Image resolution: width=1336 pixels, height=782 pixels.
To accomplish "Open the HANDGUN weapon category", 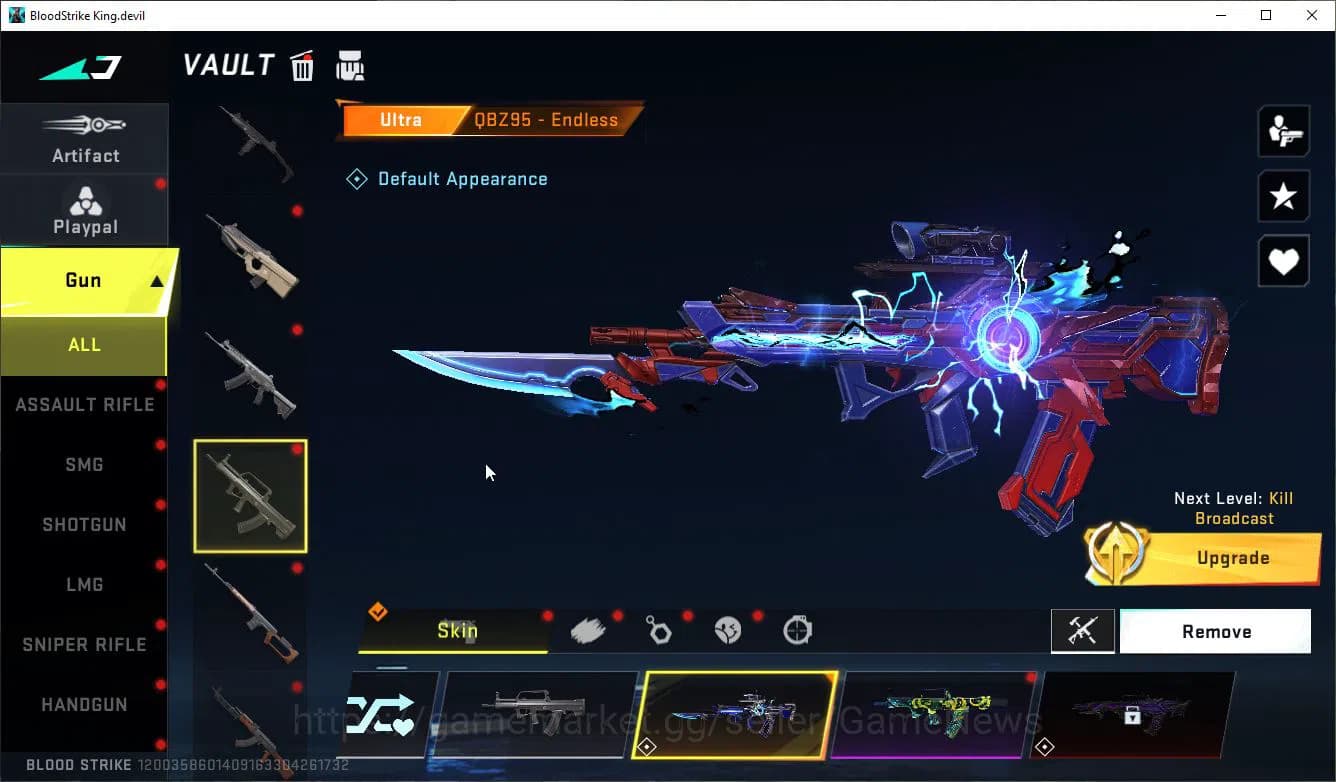I will click(84, 704).
